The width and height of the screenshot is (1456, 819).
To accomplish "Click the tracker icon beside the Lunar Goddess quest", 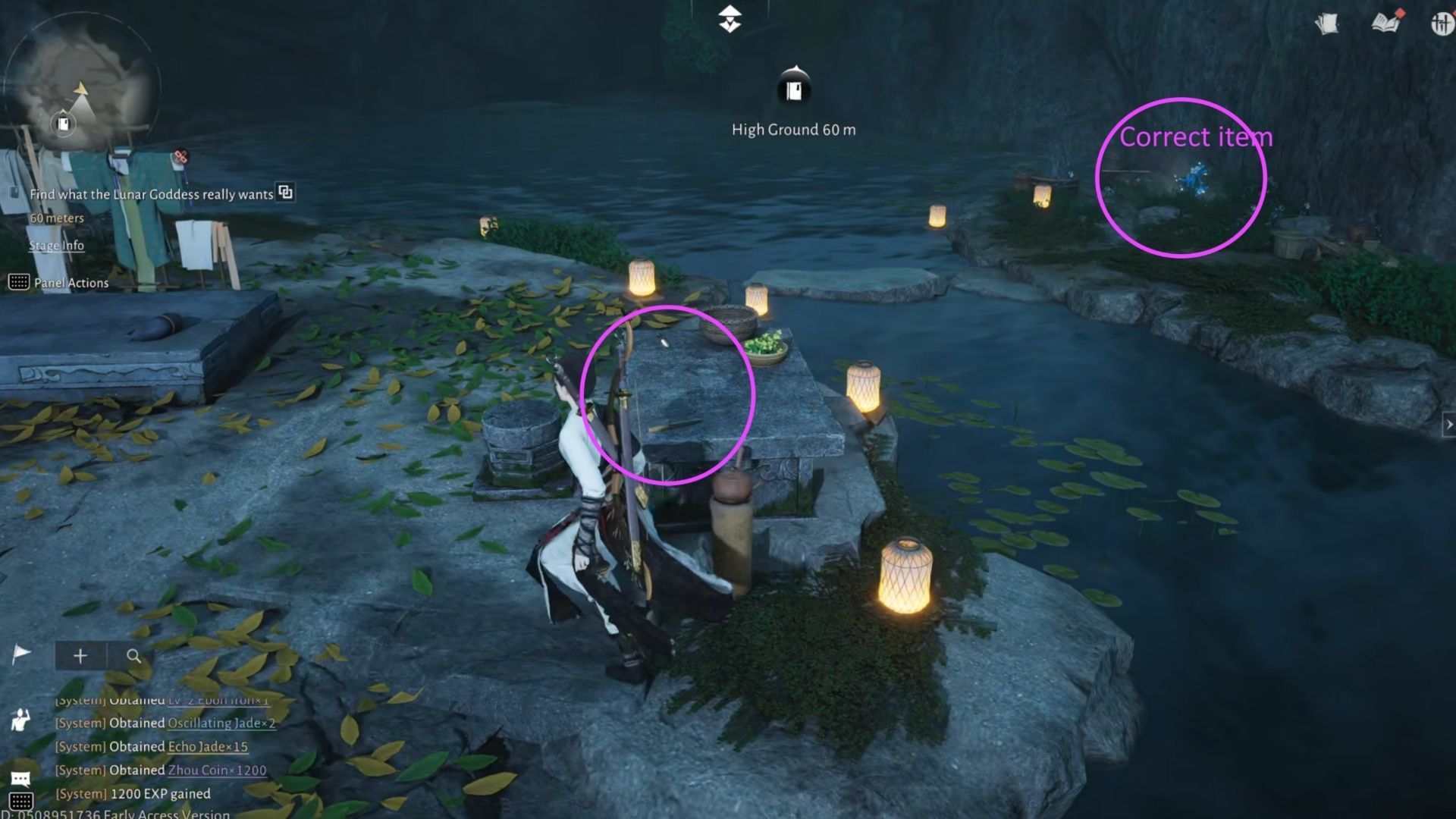I will (x=15, y=194).
